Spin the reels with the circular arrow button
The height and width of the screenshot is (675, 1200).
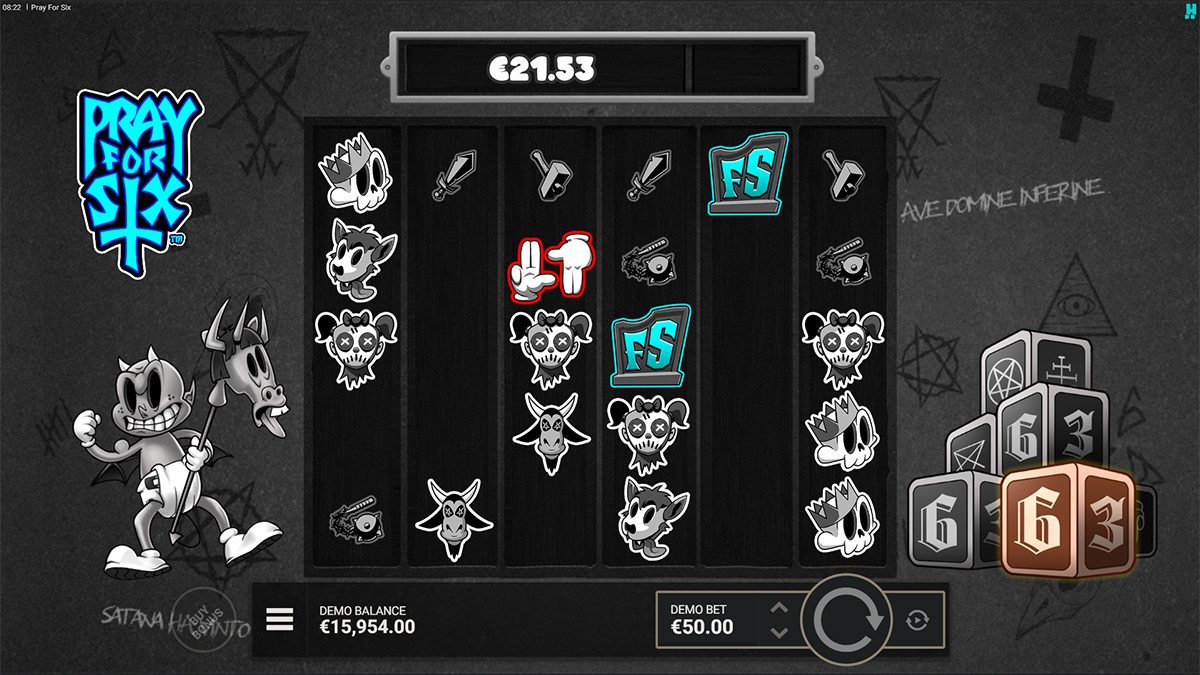848,621
